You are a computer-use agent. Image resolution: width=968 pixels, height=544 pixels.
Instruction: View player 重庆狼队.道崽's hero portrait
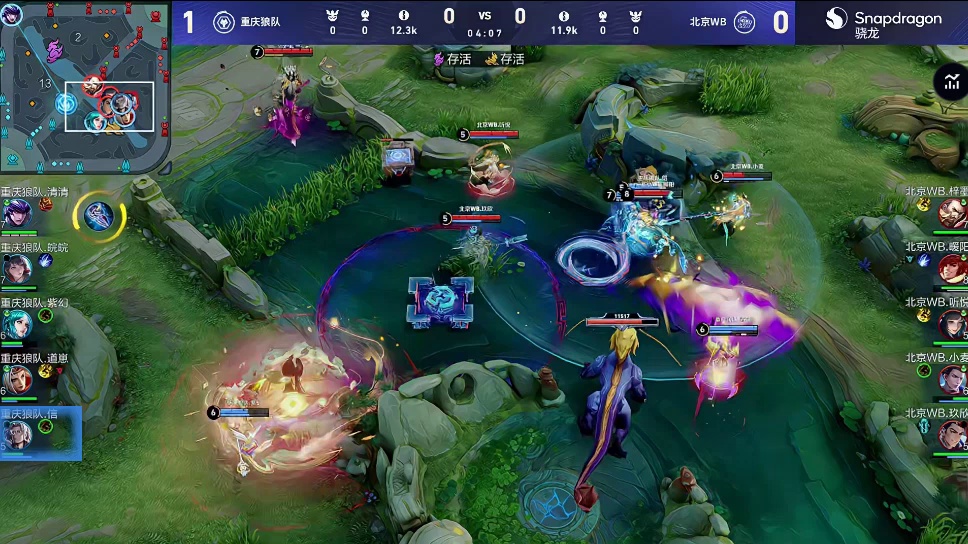(x=16, y=380)
